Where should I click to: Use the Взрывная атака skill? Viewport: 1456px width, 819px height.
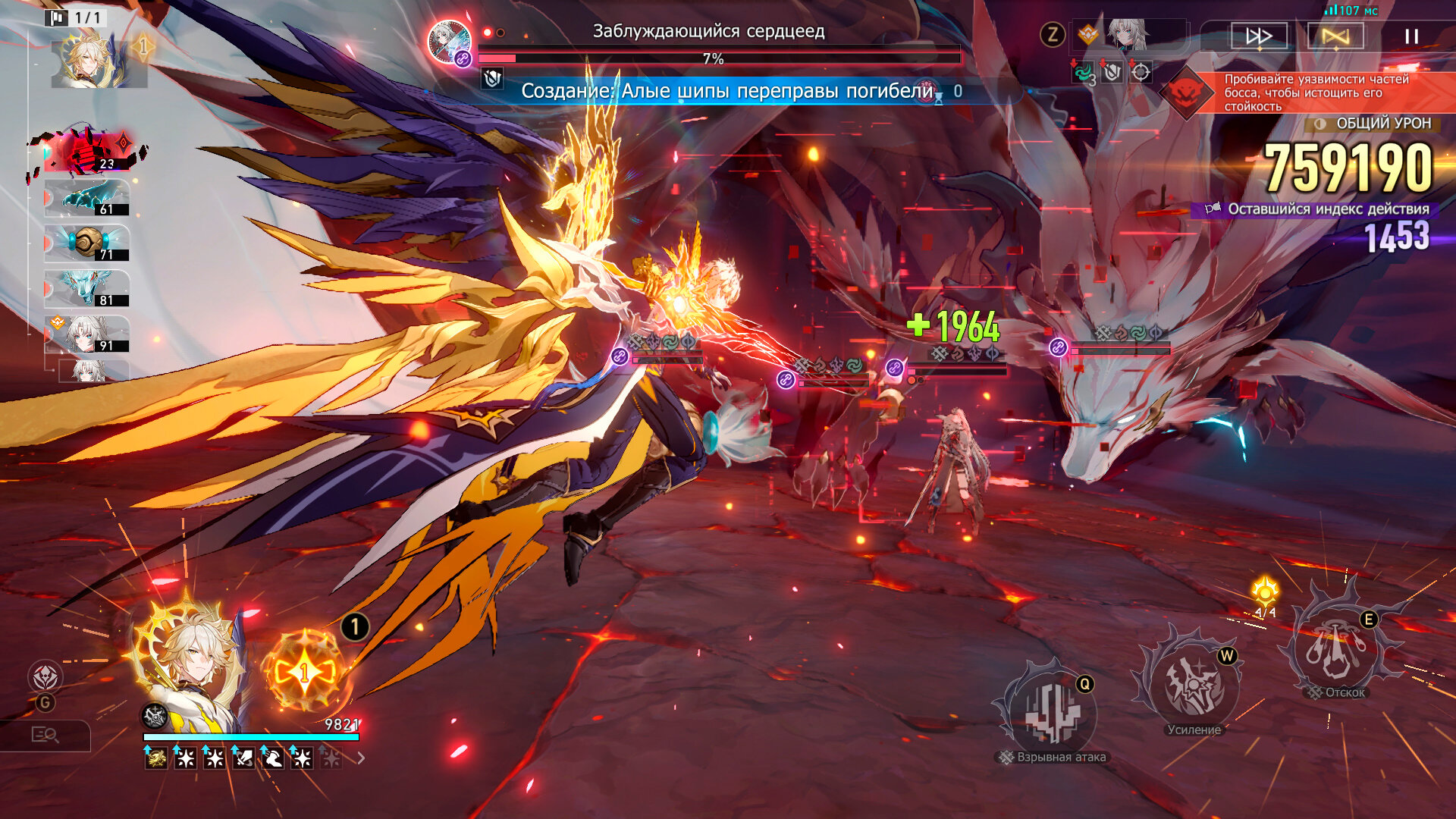click(1050, 713)
